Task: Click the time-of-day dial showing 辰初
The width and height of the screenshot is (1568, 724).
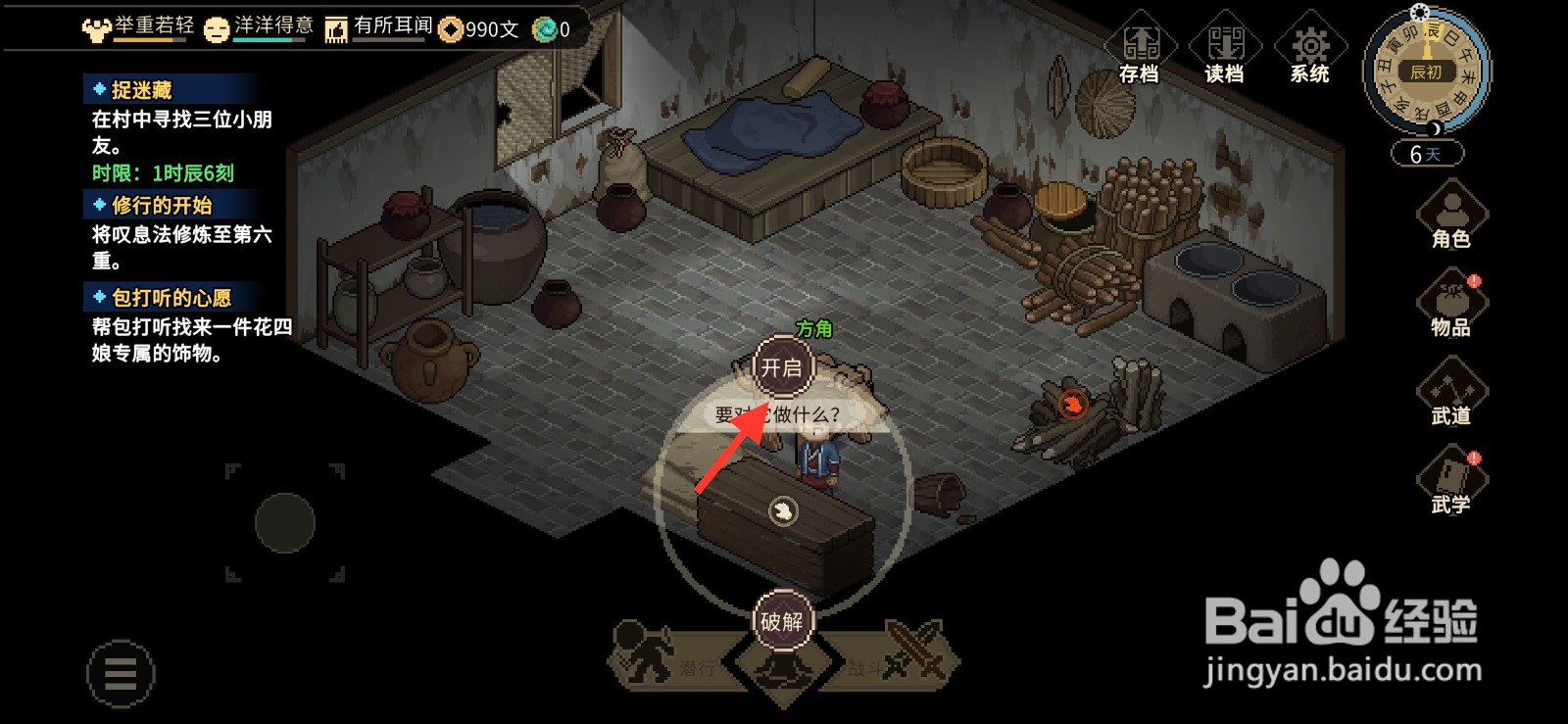Action: coord(1426,71)
